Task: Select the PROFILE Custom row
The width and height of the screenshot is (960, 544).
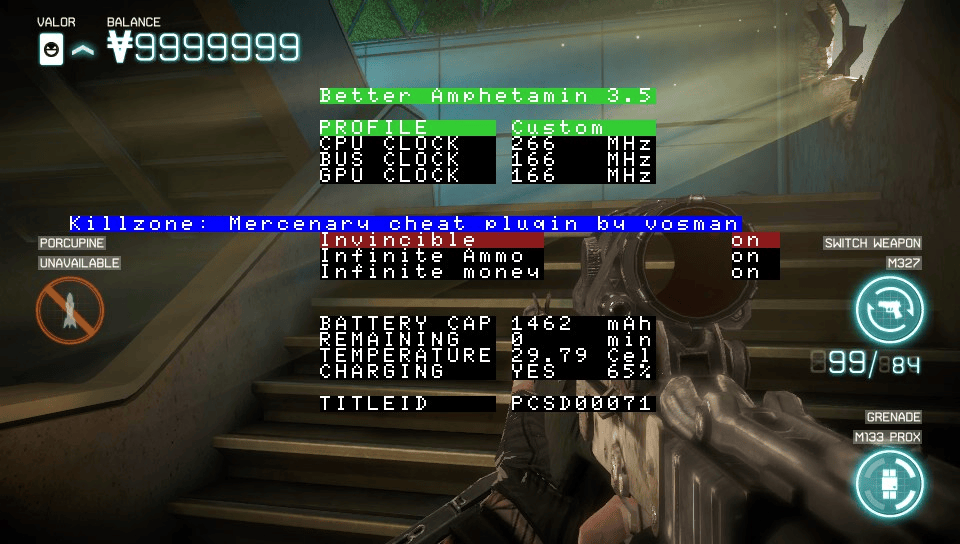Action: [x=487, y=128]
